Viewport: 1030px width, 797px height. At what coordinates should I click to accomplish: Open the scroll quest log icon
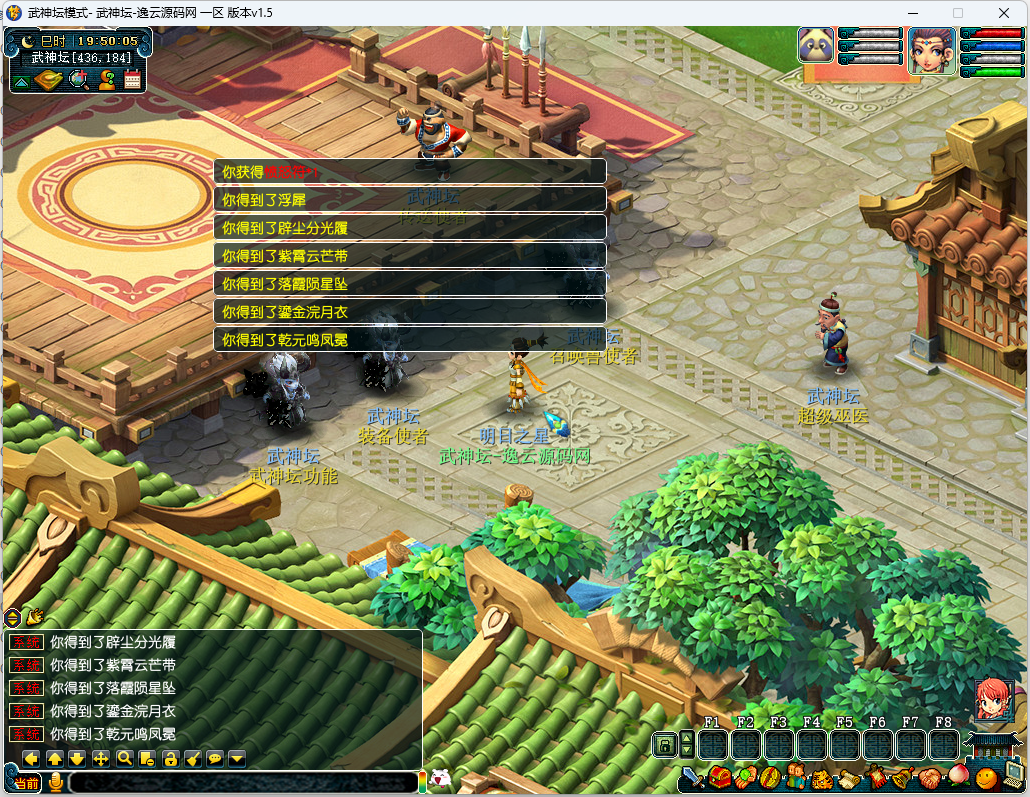coord(848,777)
